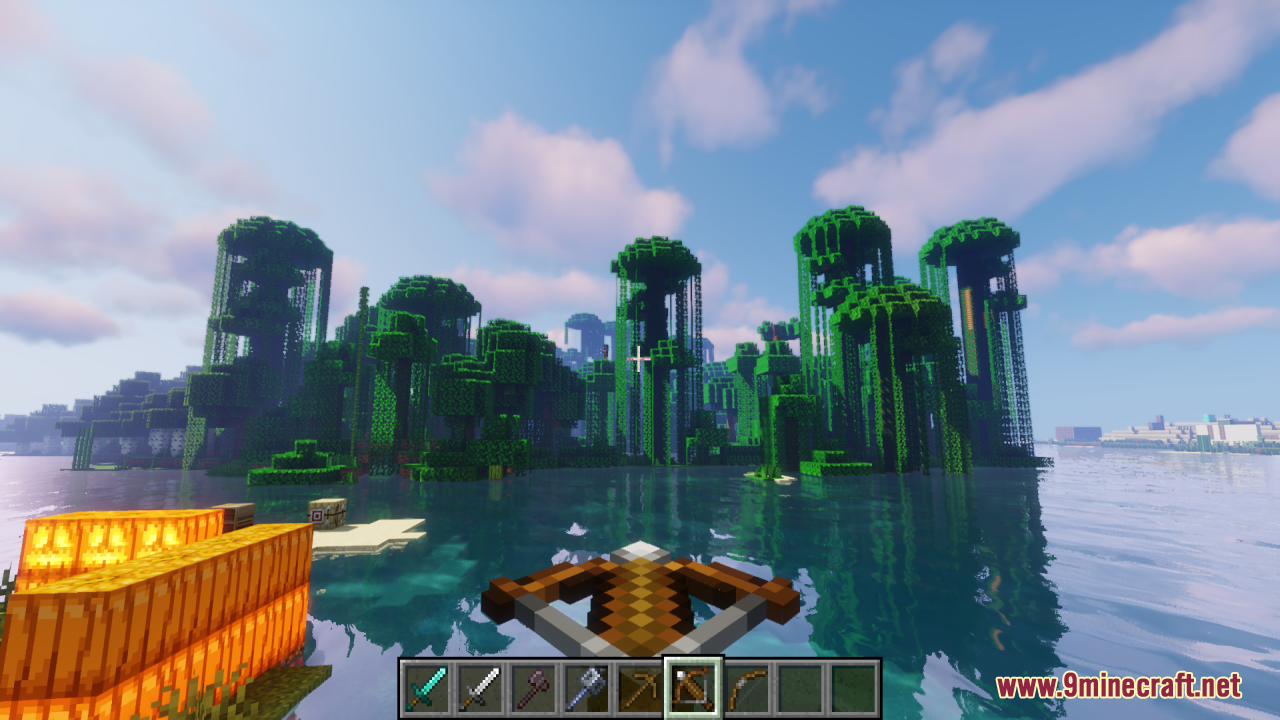Image resolution: width=1280 pixels, height=720 pixels.
Task: Select the iron sword hotbar slot
Action: 479,688
